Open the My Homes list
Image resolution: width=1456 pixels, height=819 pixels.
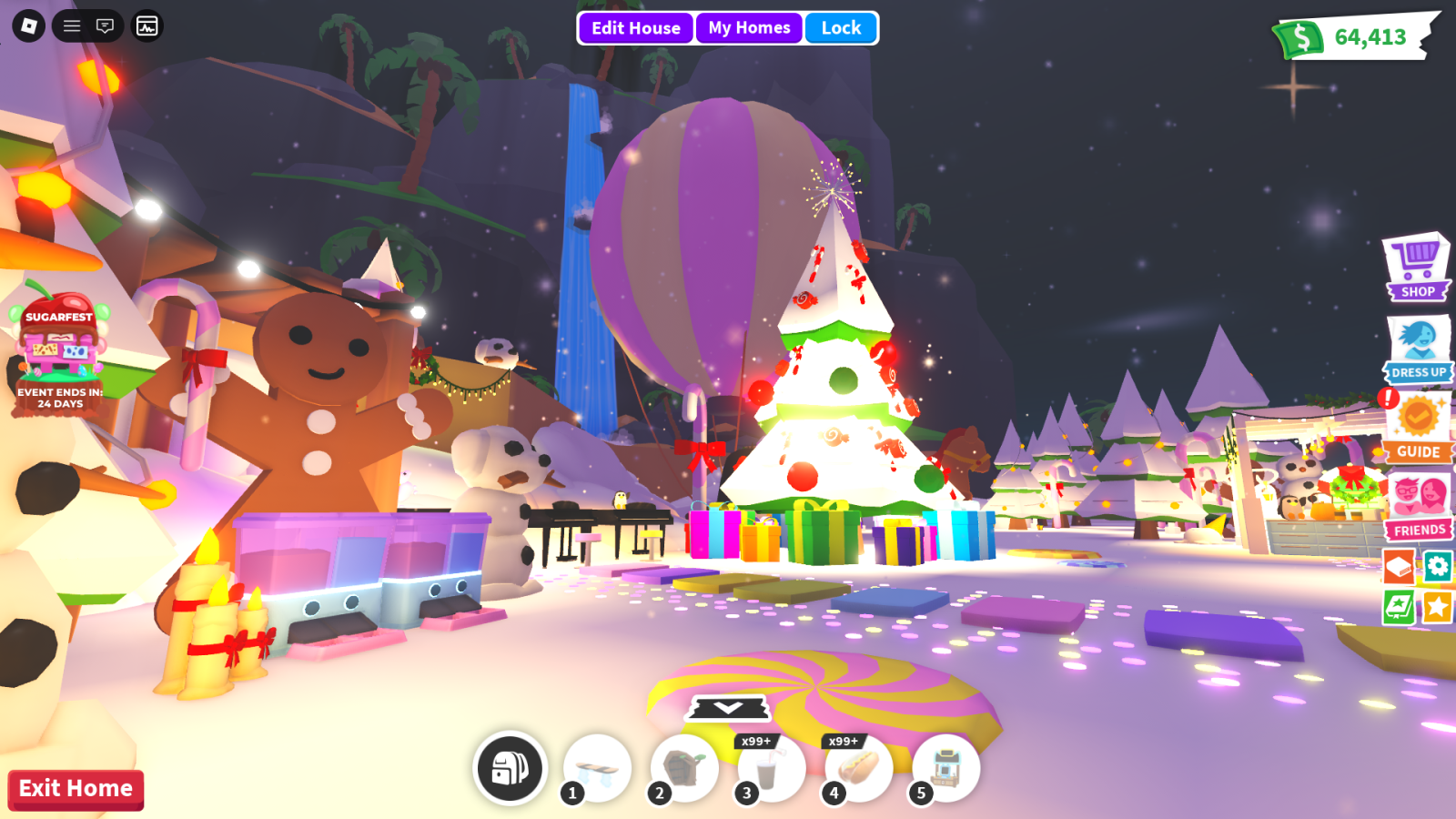pos(749,28)
